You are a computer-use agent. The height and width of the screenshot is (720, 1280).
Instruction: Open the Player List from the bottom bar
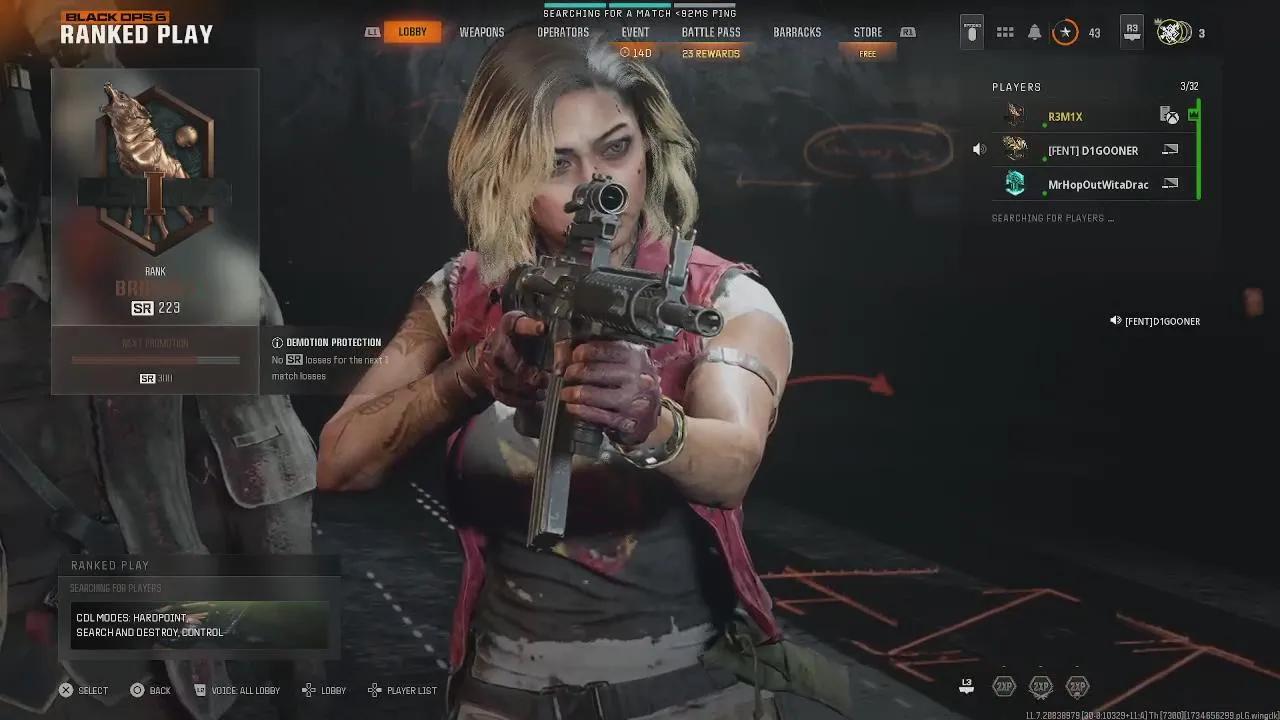pyautogui.click(x=402, y=690)
